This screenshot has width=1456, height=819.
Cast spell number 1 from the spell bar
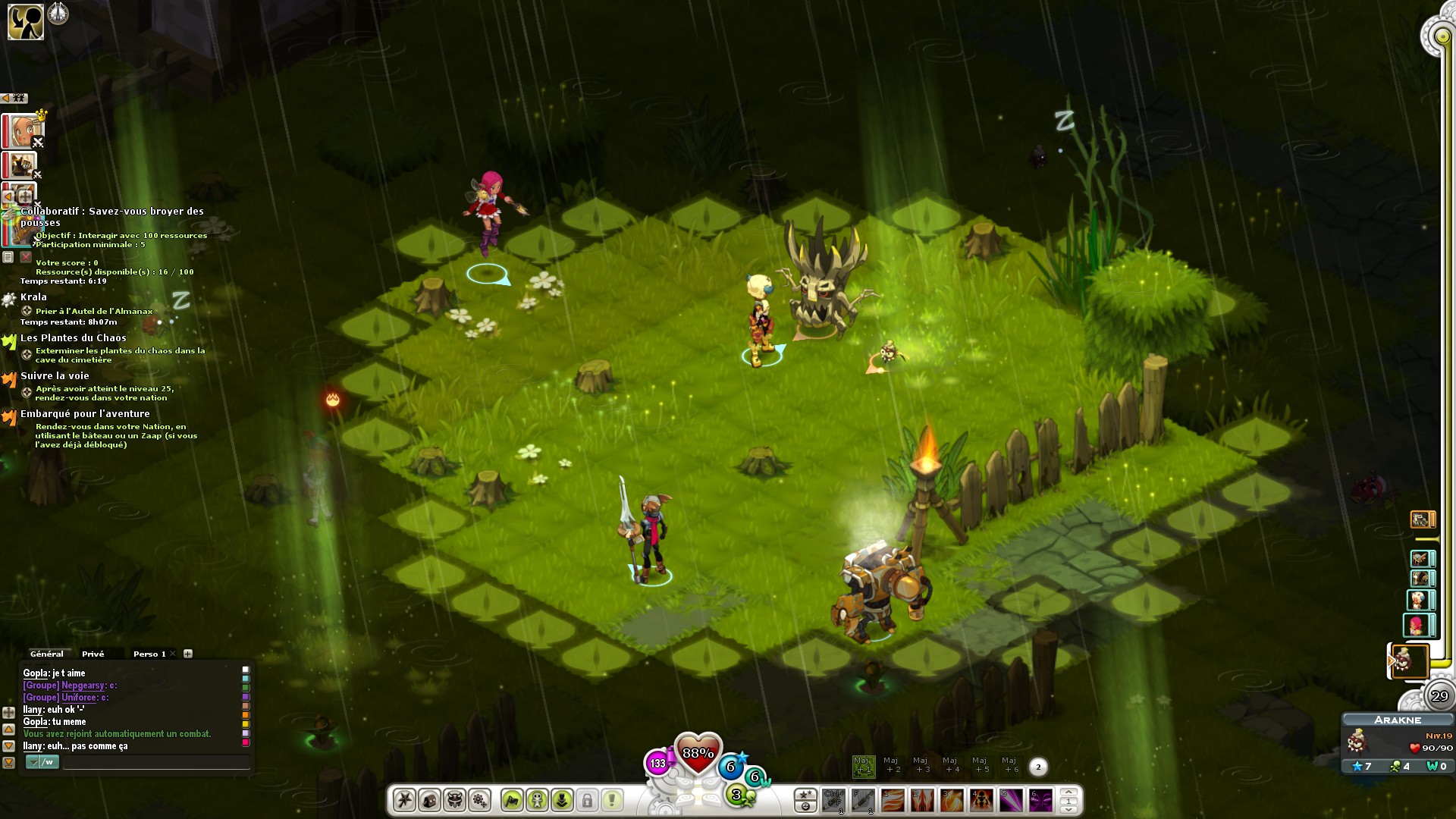[893, 800]
